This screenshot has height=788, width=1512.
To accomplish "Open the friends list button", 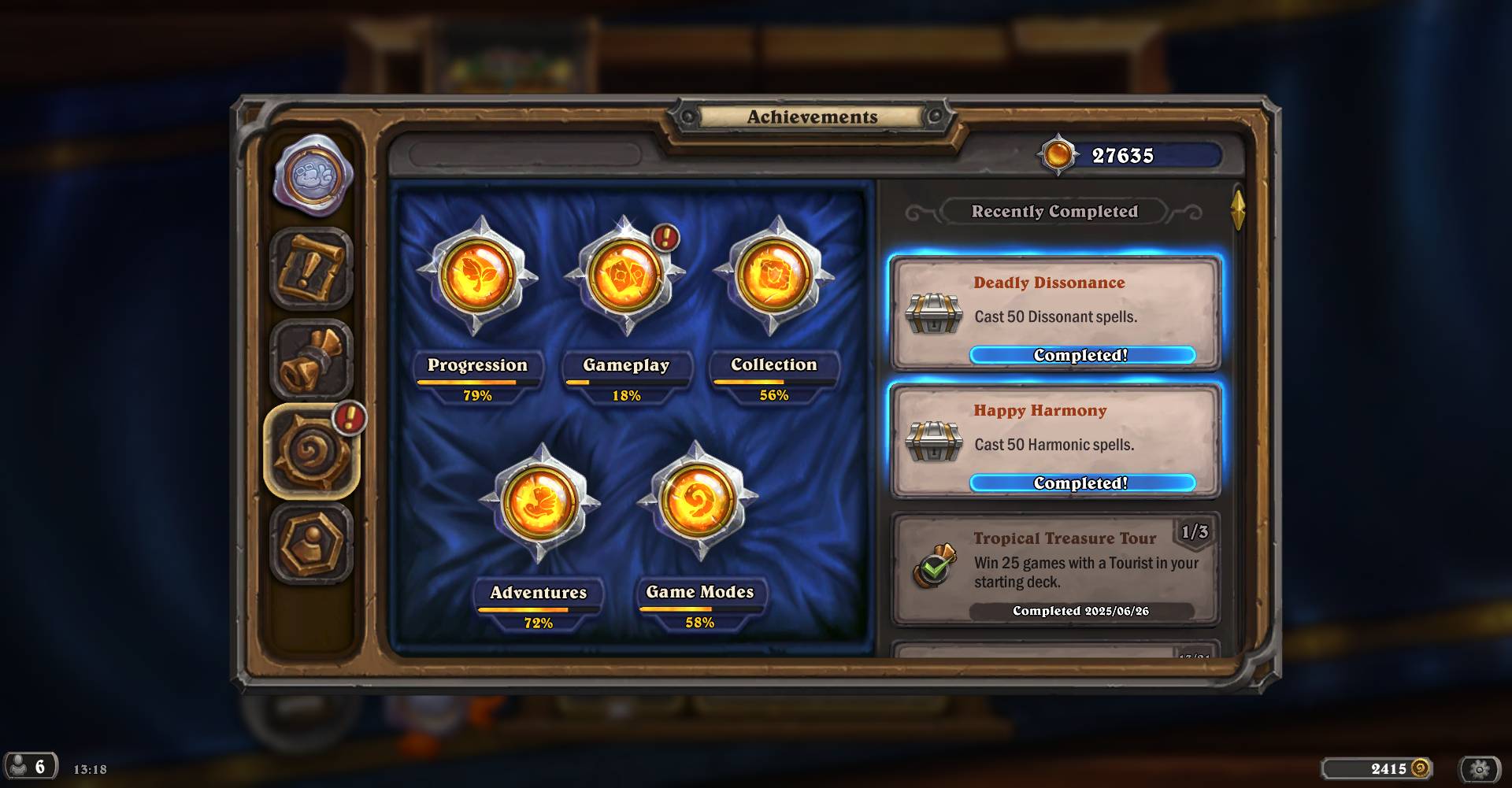I will 30,767.
